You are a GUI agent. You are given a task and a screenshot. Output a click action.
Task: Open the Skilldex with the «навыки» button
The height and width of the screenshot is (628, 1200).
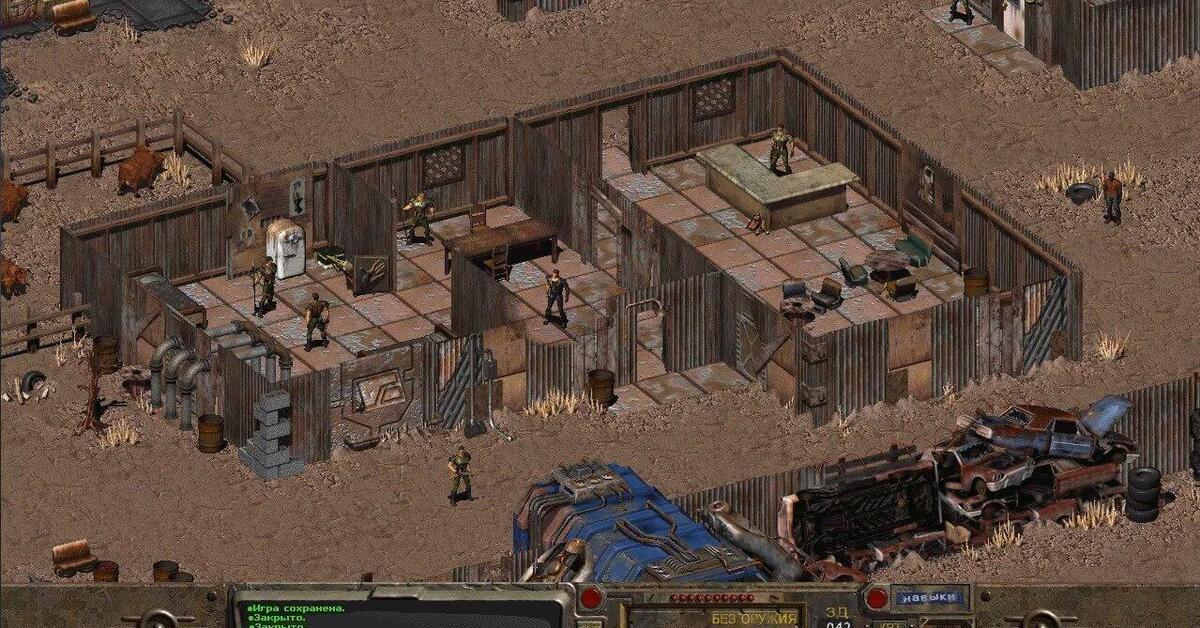tap(930, 598)
